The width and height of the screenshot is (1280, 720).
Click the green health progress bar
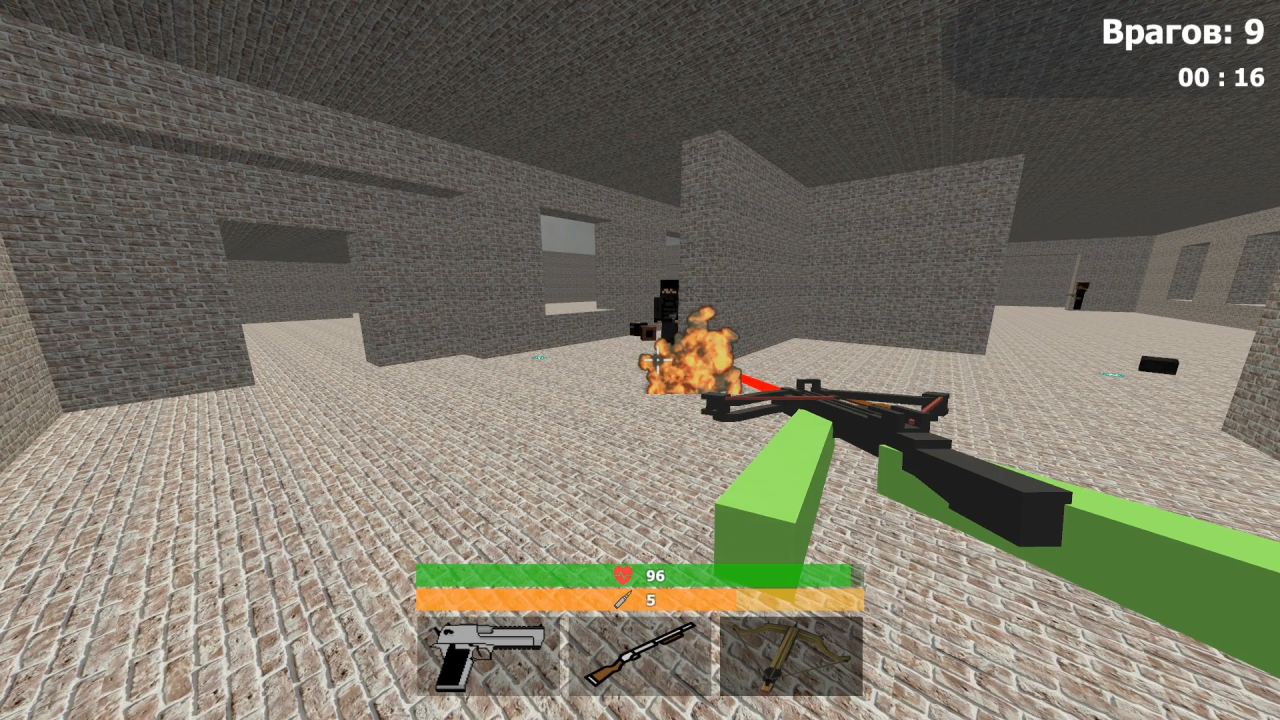point(500,574)
